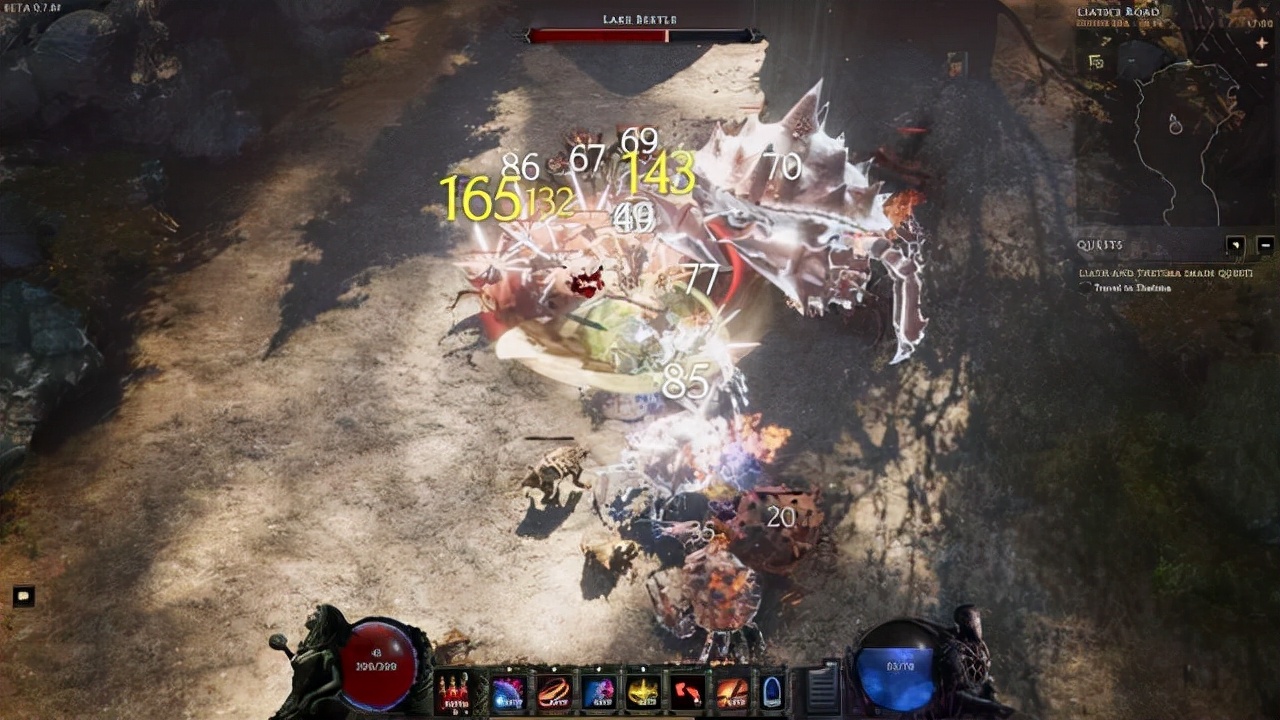Click the quest pin button beside Quests
1280x720 pixels.
(1237, 244)
